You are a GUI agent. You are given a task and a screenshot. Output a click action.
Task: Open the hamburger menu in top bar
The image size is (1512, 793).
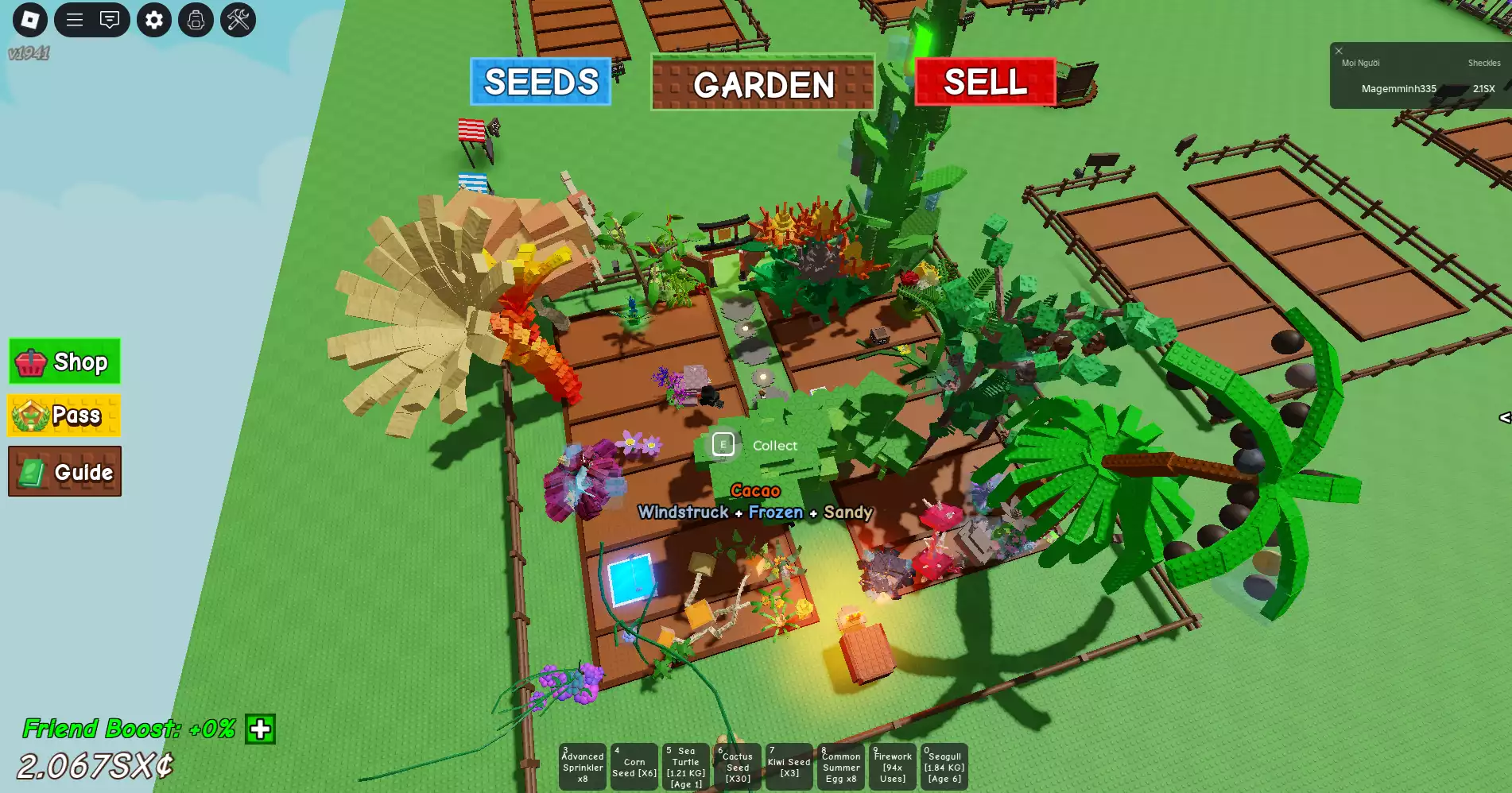(75, 20)
